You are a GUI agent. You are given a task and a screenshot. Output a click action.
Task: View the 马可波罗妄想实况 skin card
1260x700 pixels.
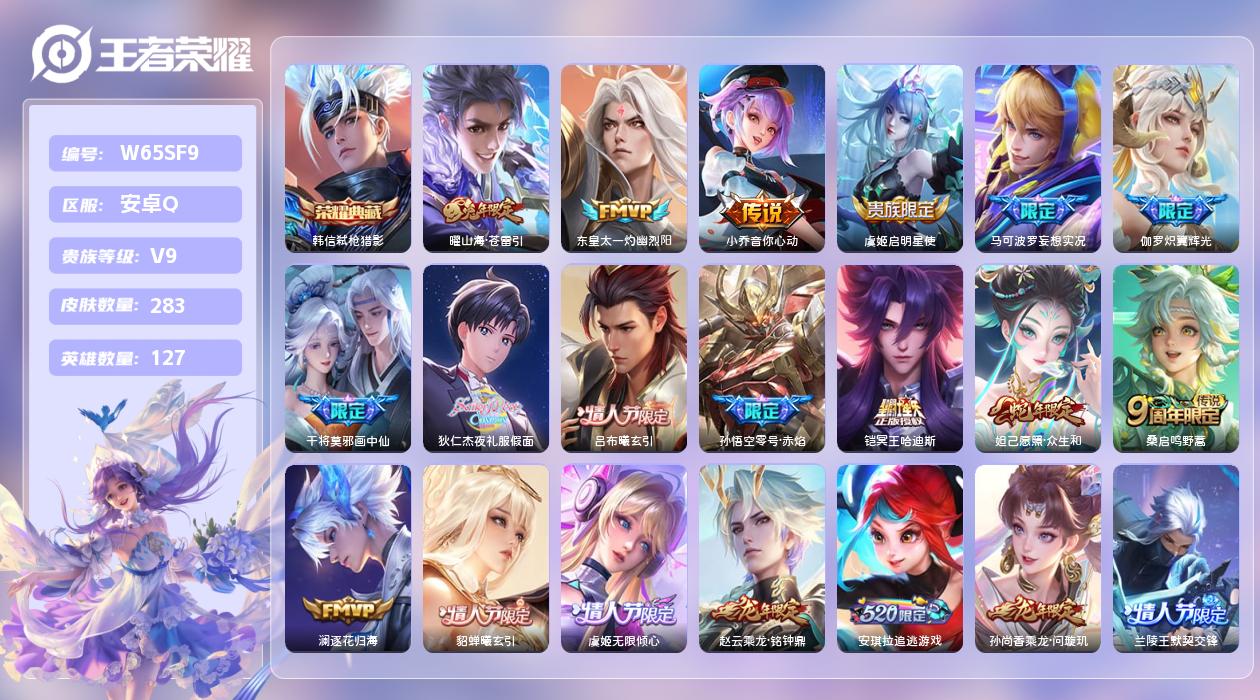(x=1038, y=158)
